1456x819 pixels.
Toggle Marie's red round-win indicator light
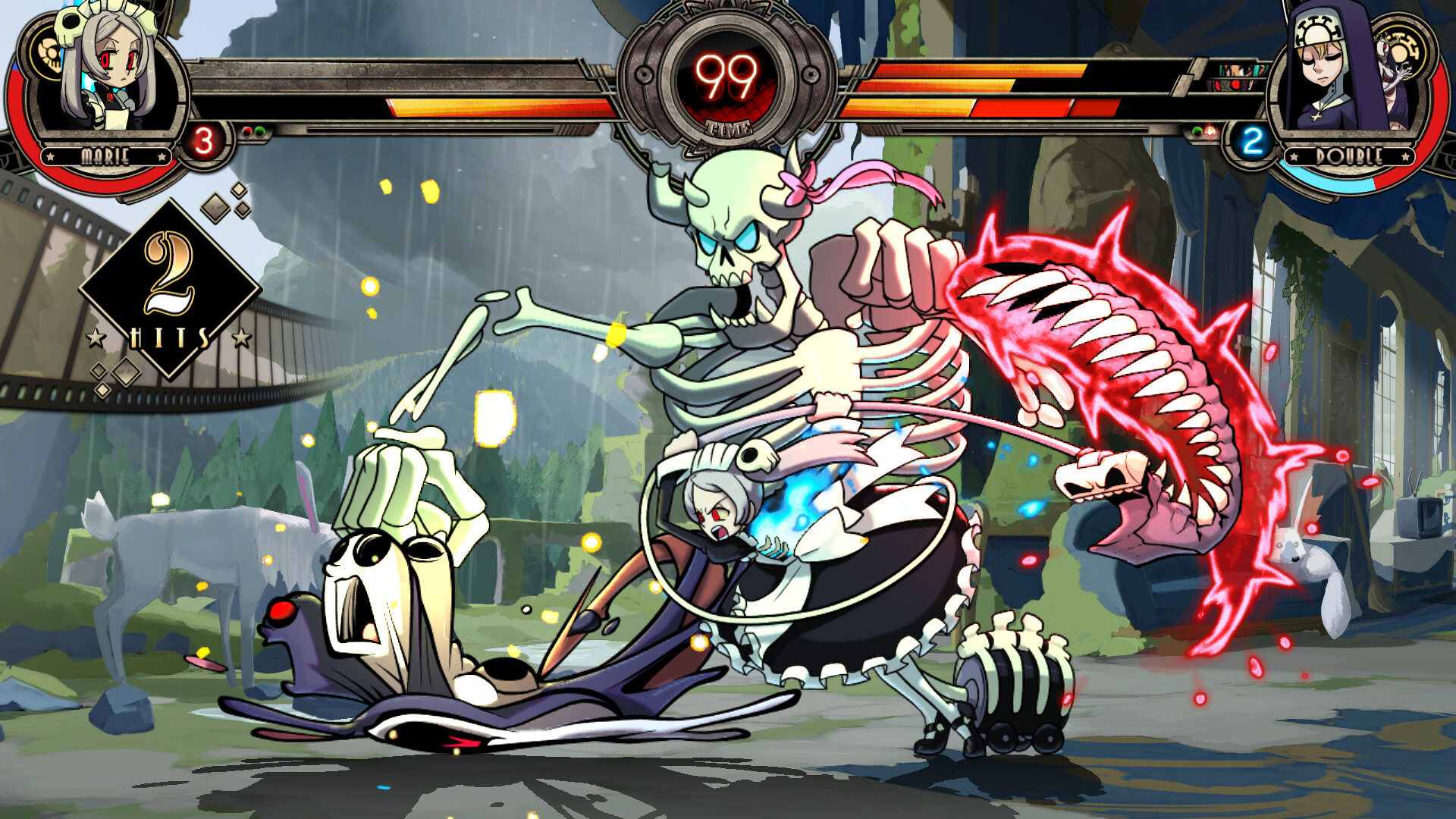tap(248, 130)
